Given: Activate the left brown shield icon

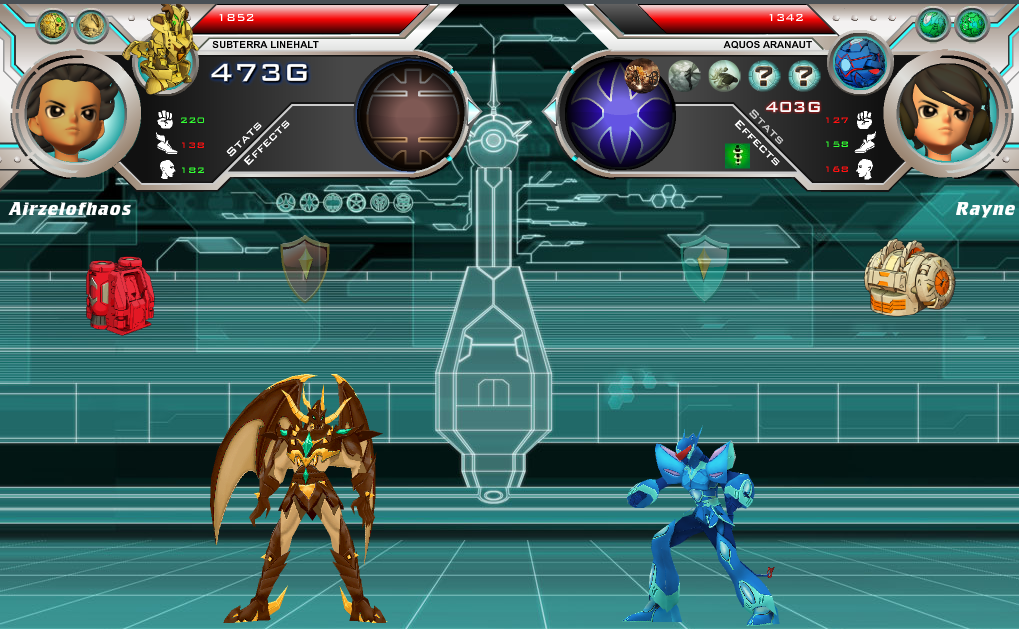Looking at the screenshot, I should [305, 268].
